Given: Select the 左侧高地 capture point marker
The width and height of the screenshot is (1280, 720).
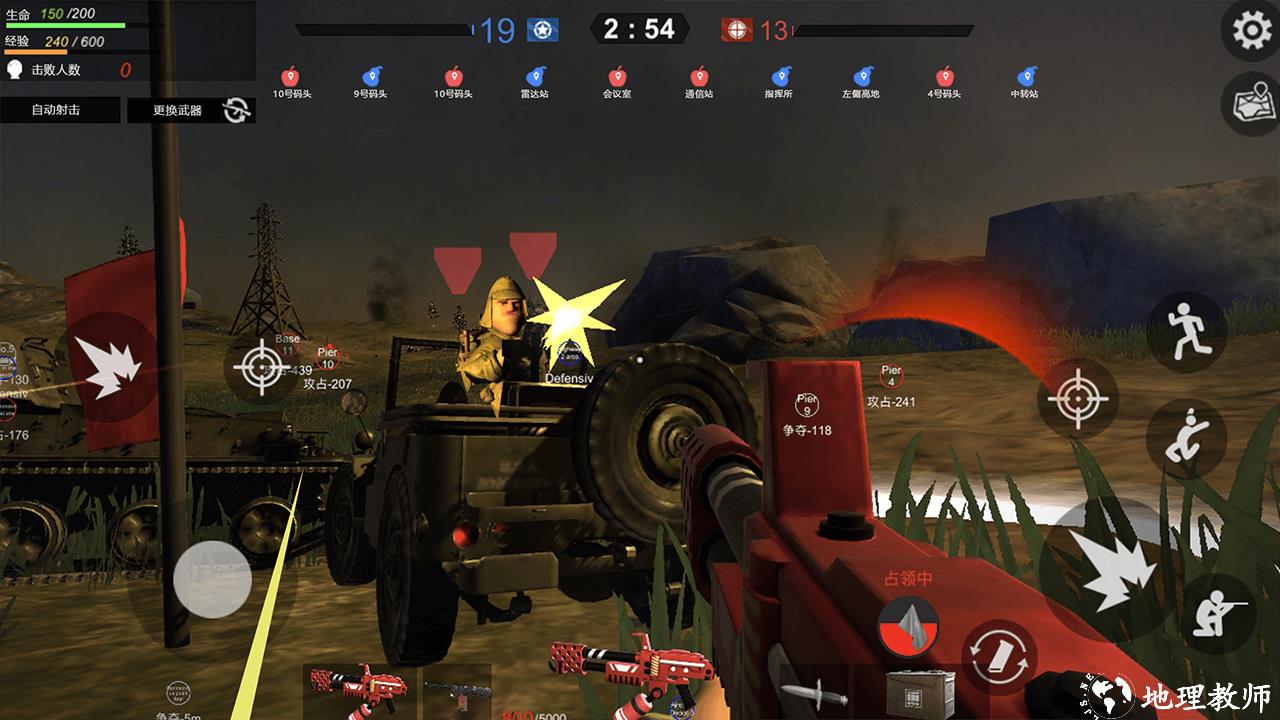Looking at the screenshot, I should pos(861,82).
